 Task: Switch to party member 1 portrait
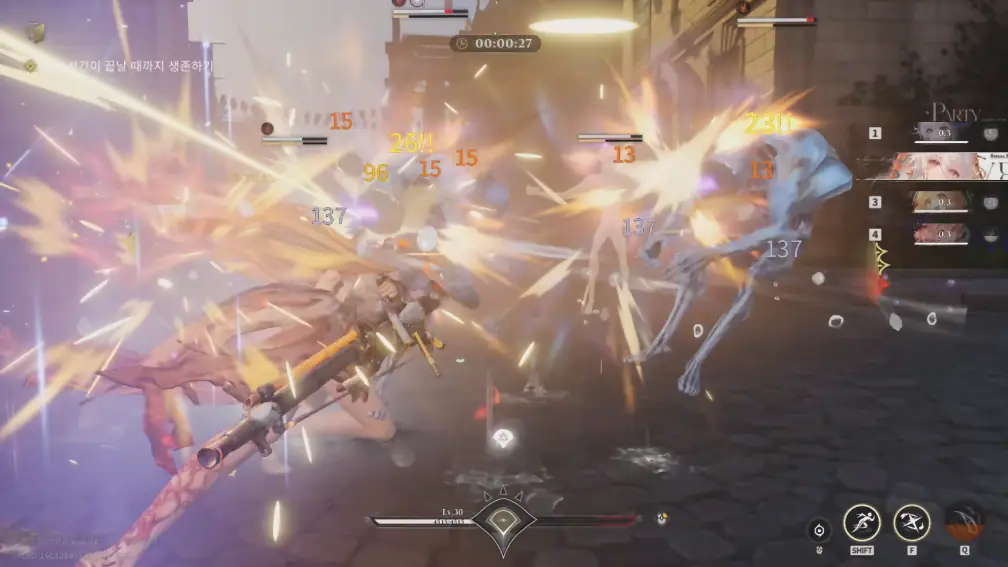pos(938,133)
